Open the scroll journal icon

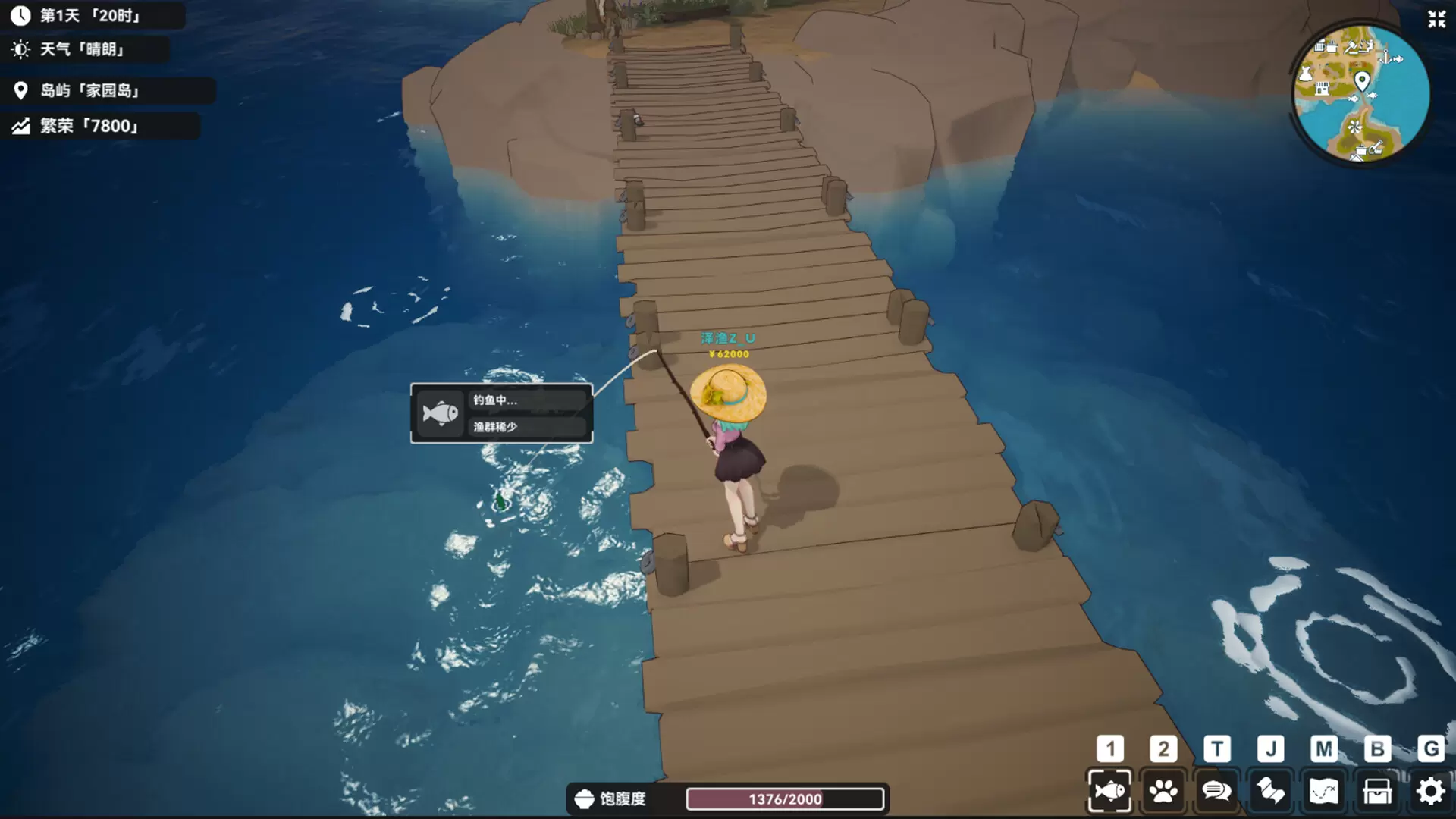[x=1270, y=792]
